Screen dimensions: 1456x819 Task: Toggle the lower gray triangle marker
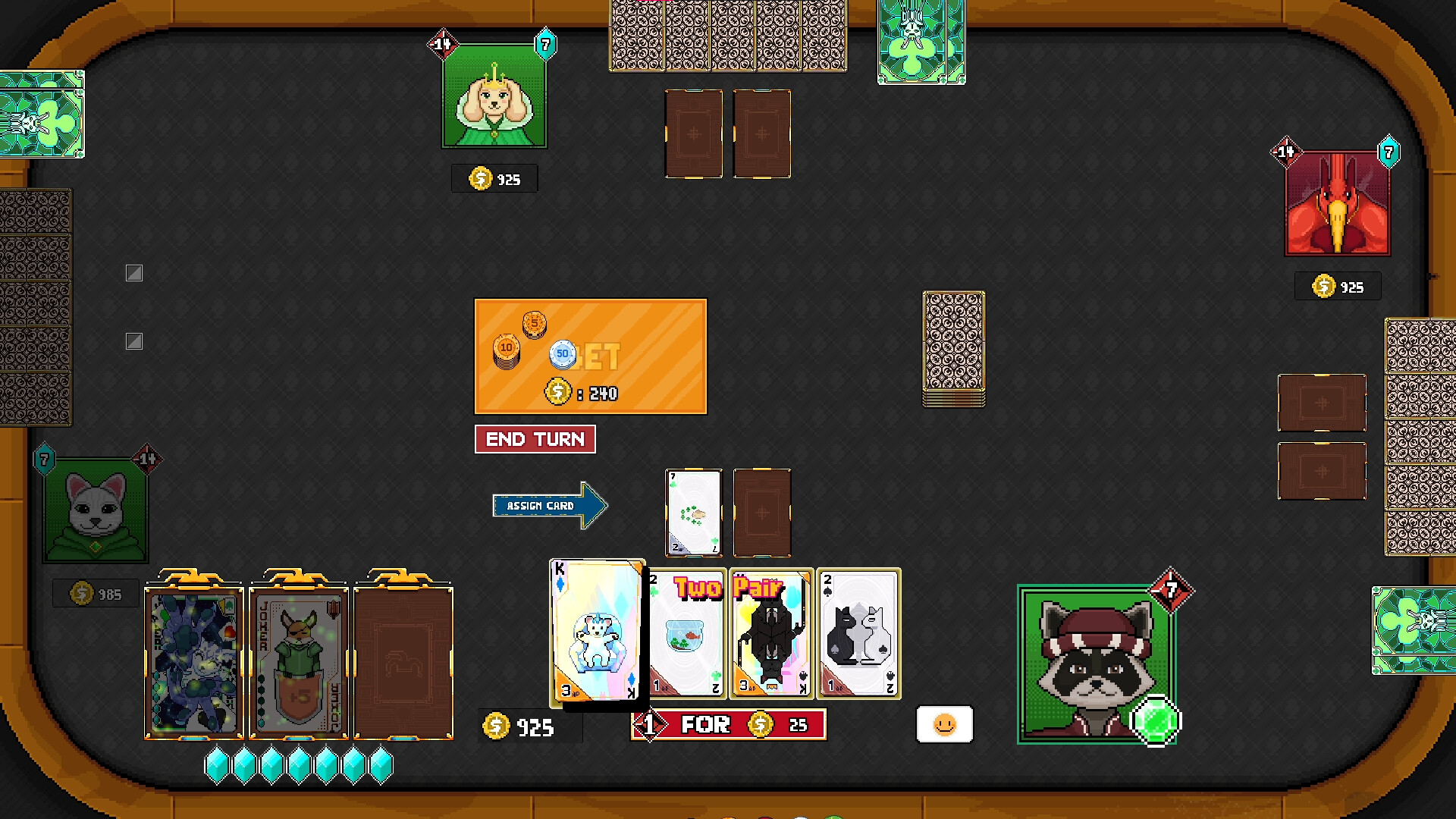tap(134, 341)
